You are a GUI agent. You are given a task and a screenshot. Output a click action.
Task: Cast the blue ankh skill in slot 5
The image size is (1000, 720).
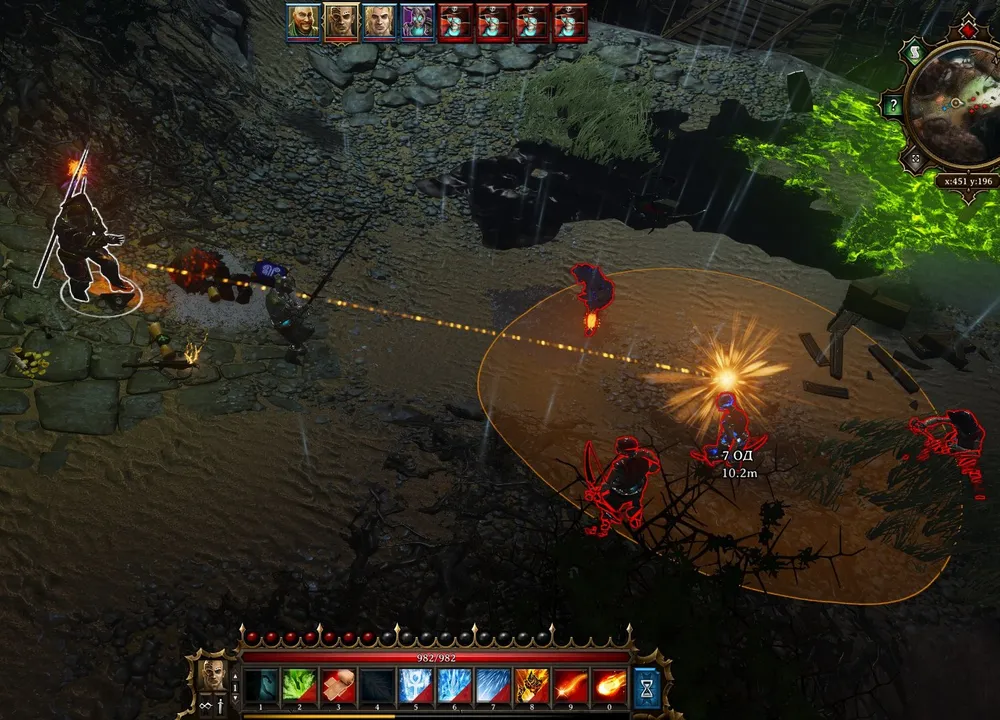click(x=416, y=686)
